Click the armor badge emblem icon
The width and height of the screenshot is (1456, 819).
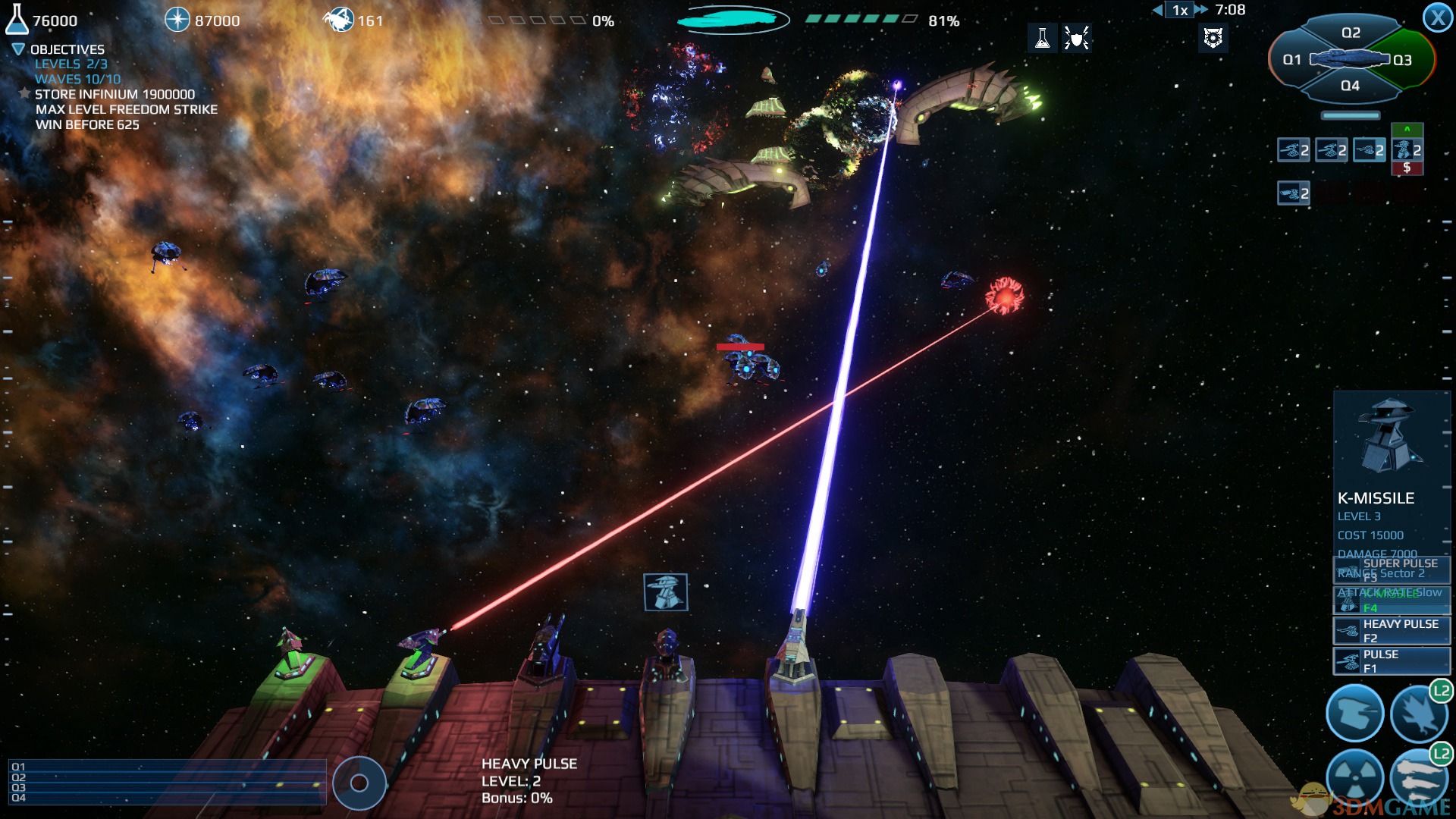[1213, 37]
